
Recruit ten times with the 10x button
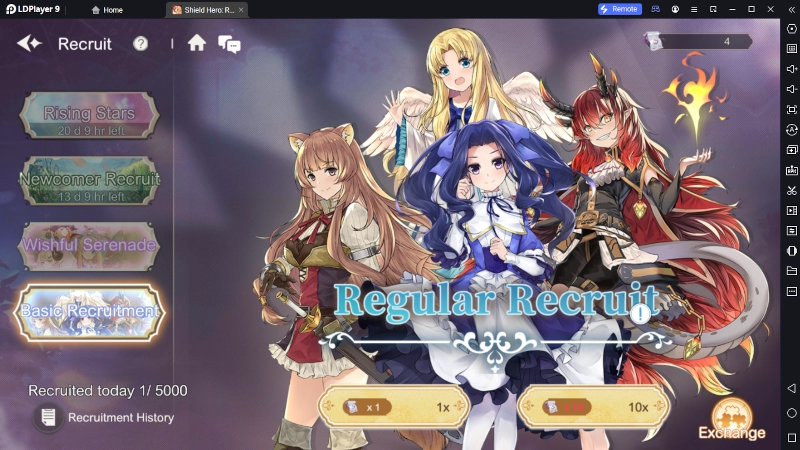pos(593,408)
